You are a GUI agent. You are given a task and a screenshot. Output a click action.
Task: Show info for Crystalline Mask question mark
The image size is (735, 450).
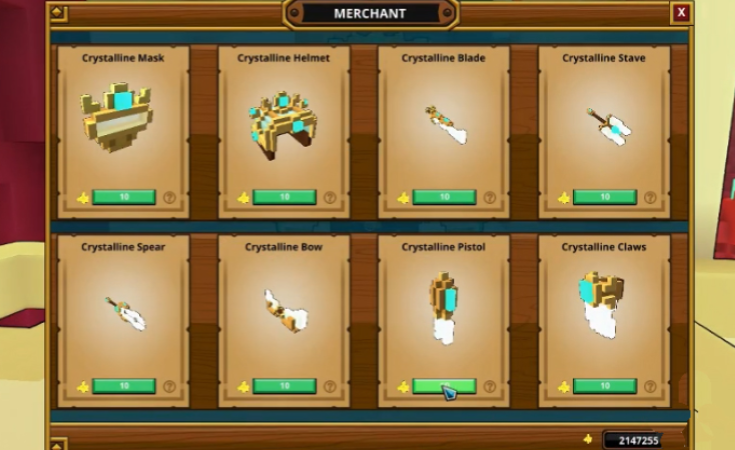[x=169, y=198]
